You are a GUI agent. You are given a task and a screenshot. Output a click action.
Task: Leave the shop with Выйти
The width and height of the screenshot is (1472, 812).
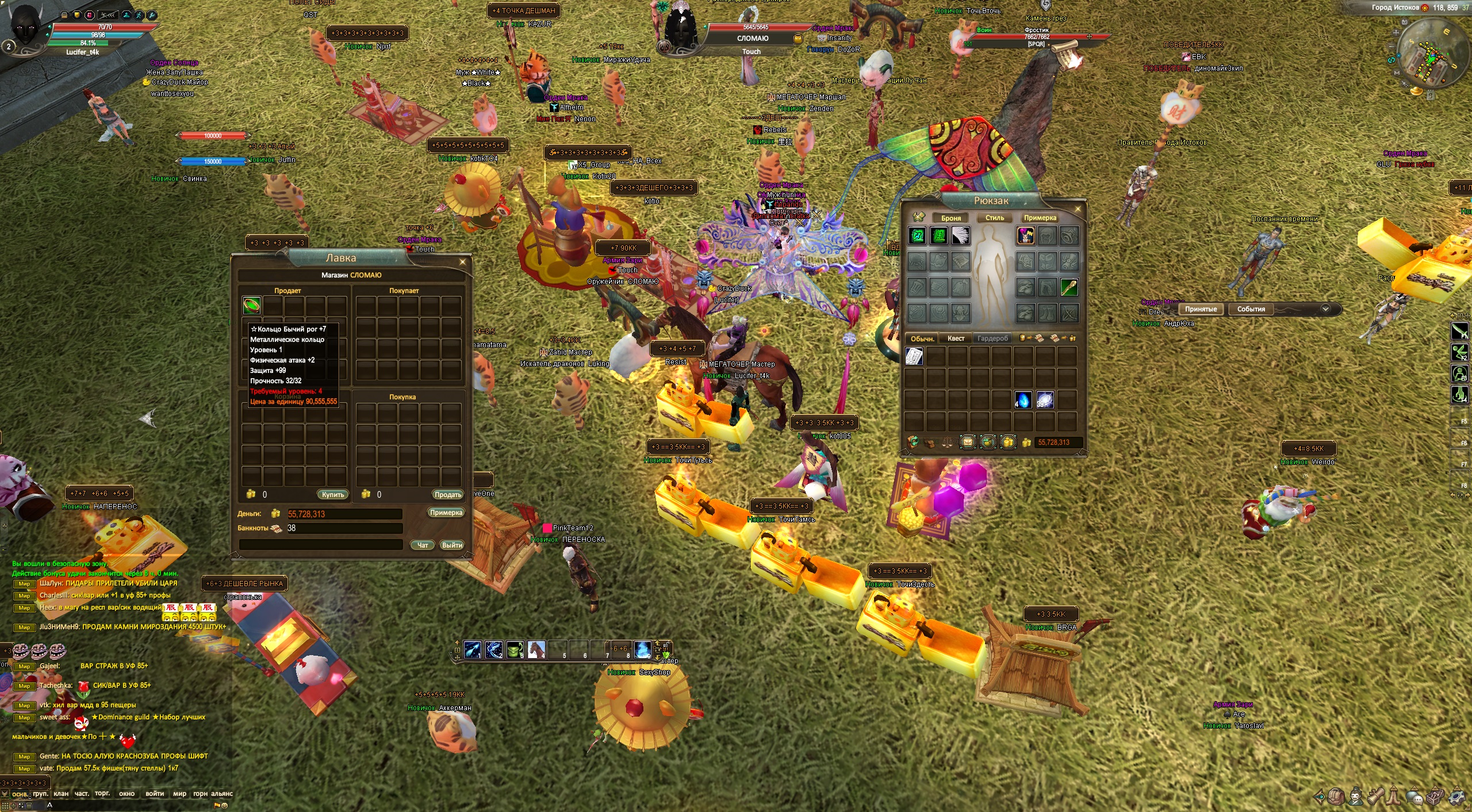(x=452, y=545)
